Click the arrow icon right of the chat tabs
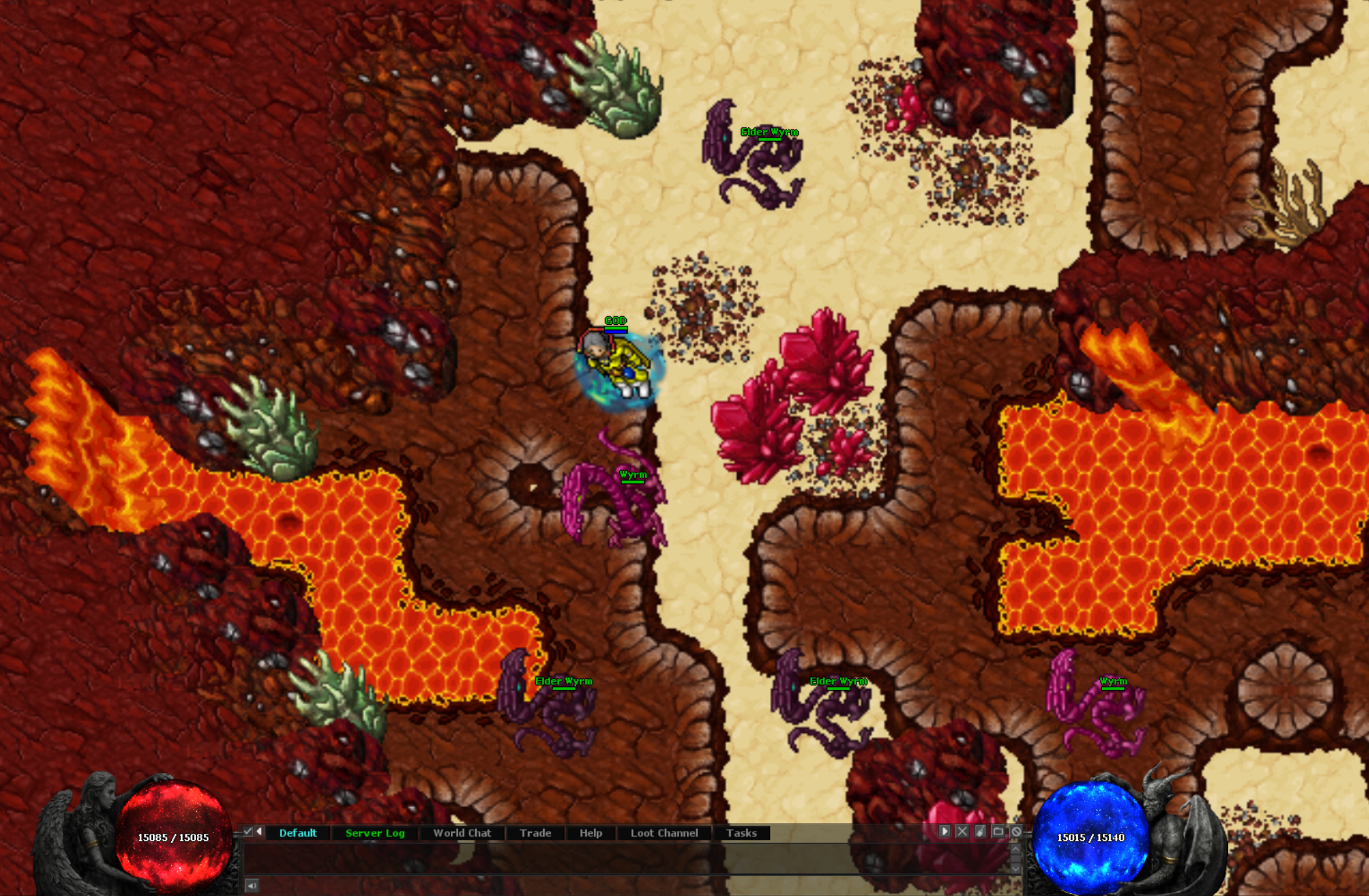The height and width of the screenshot is (896, 1369). pos(945,832)
